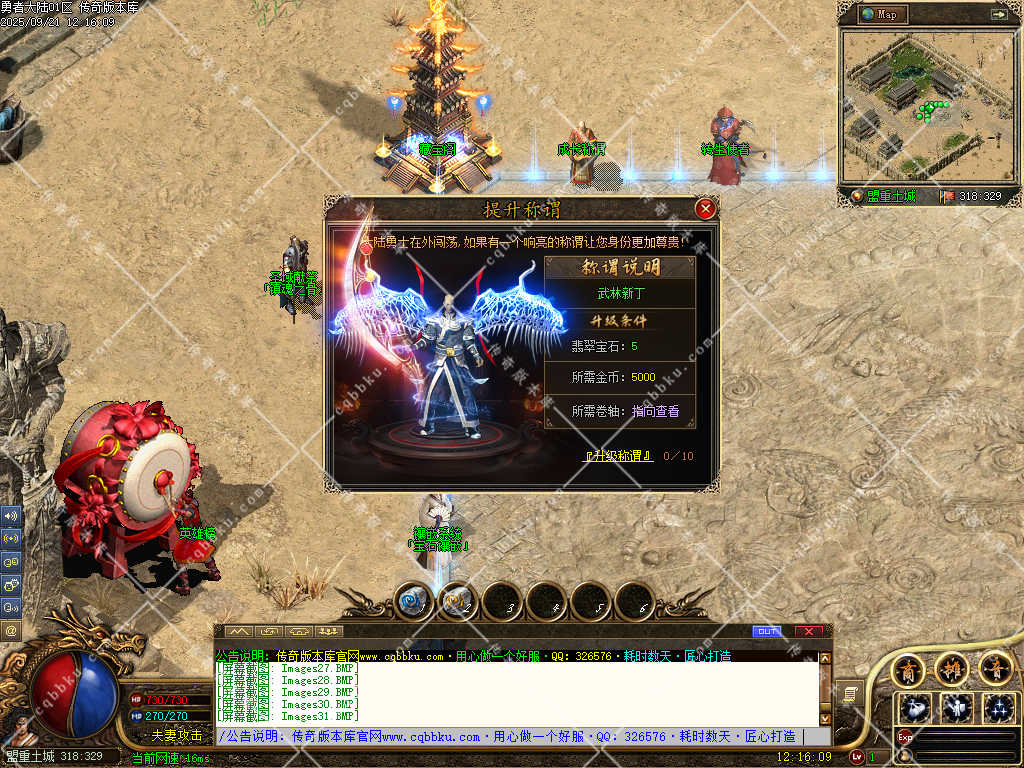Open the 排 ranking button
This screenshot has height=768, width=1024.
952,667
